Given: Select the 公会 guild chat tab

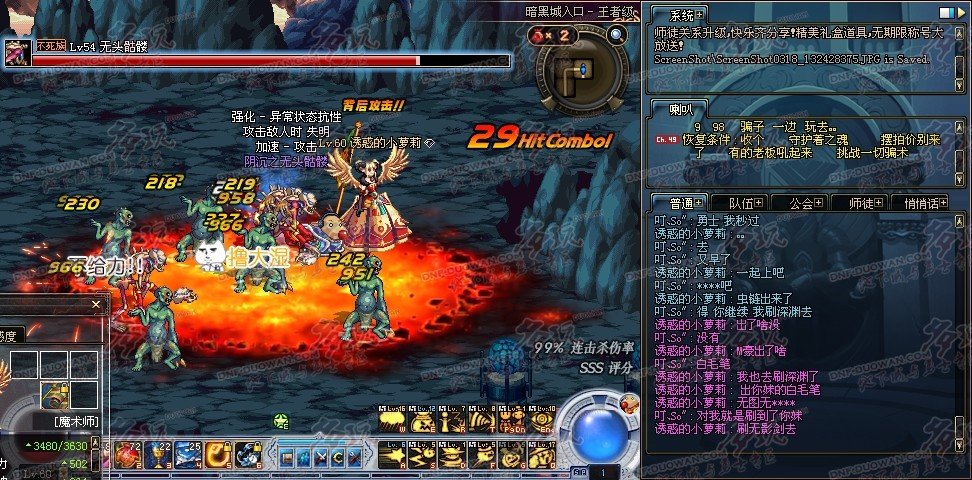Looking at the screenshot, I should click(x=802, y=202).
